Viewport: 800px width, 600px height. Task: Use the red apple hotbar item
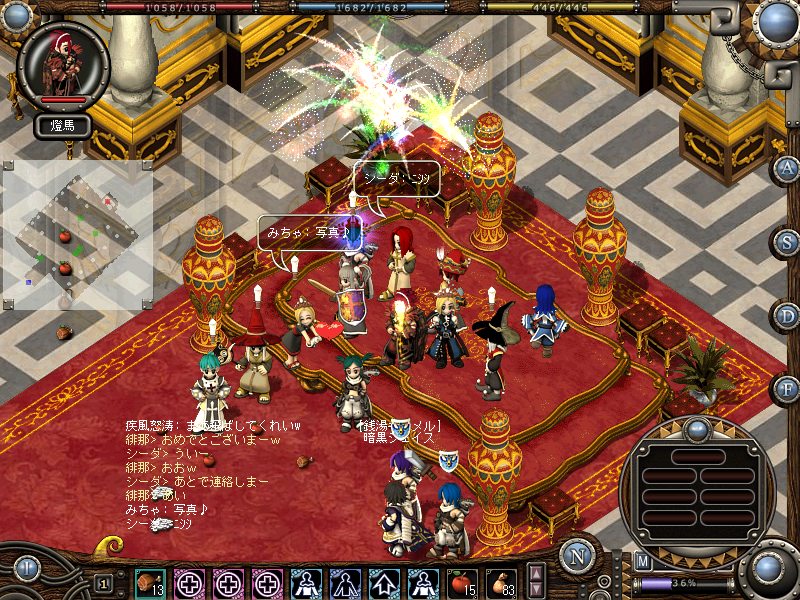click(460, 582)
